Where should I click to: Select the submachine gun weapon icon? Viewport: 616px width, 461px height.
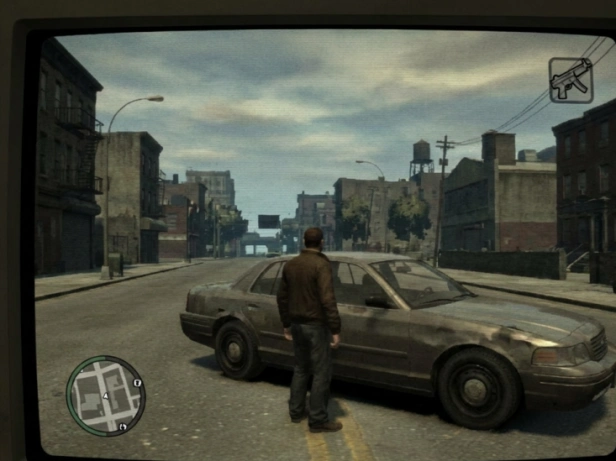pyautogui.click(x=570, y=80)
